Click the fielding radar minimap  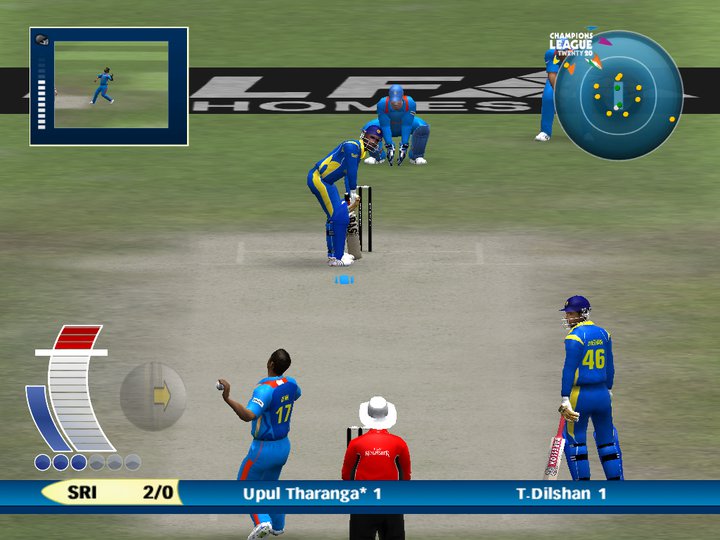coord(618,95)
